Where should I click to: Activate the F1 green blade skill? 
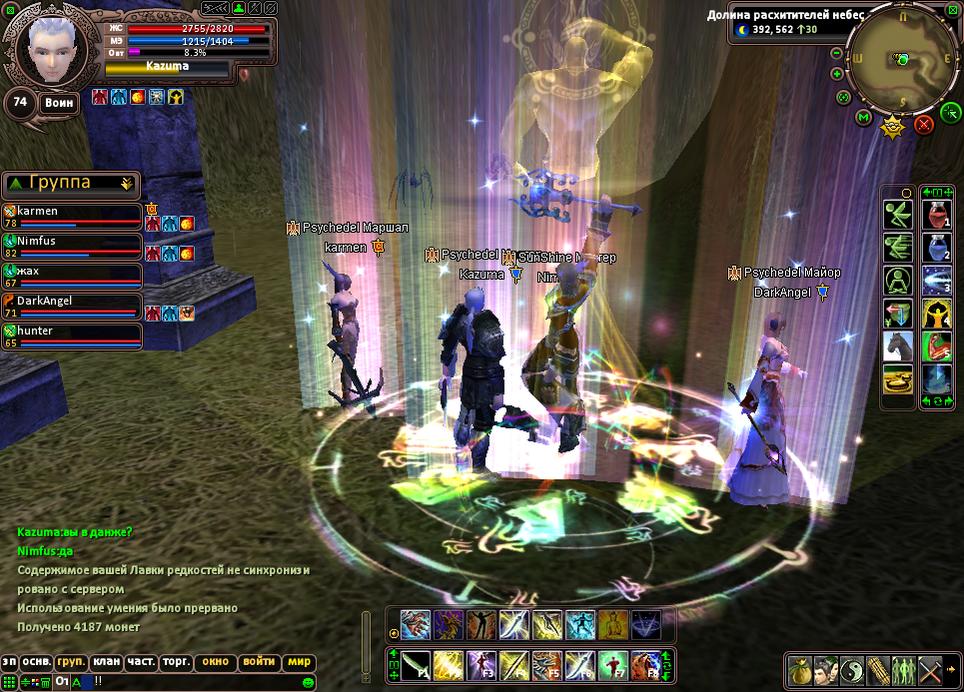pyautogui.click(x=416, y=664)
